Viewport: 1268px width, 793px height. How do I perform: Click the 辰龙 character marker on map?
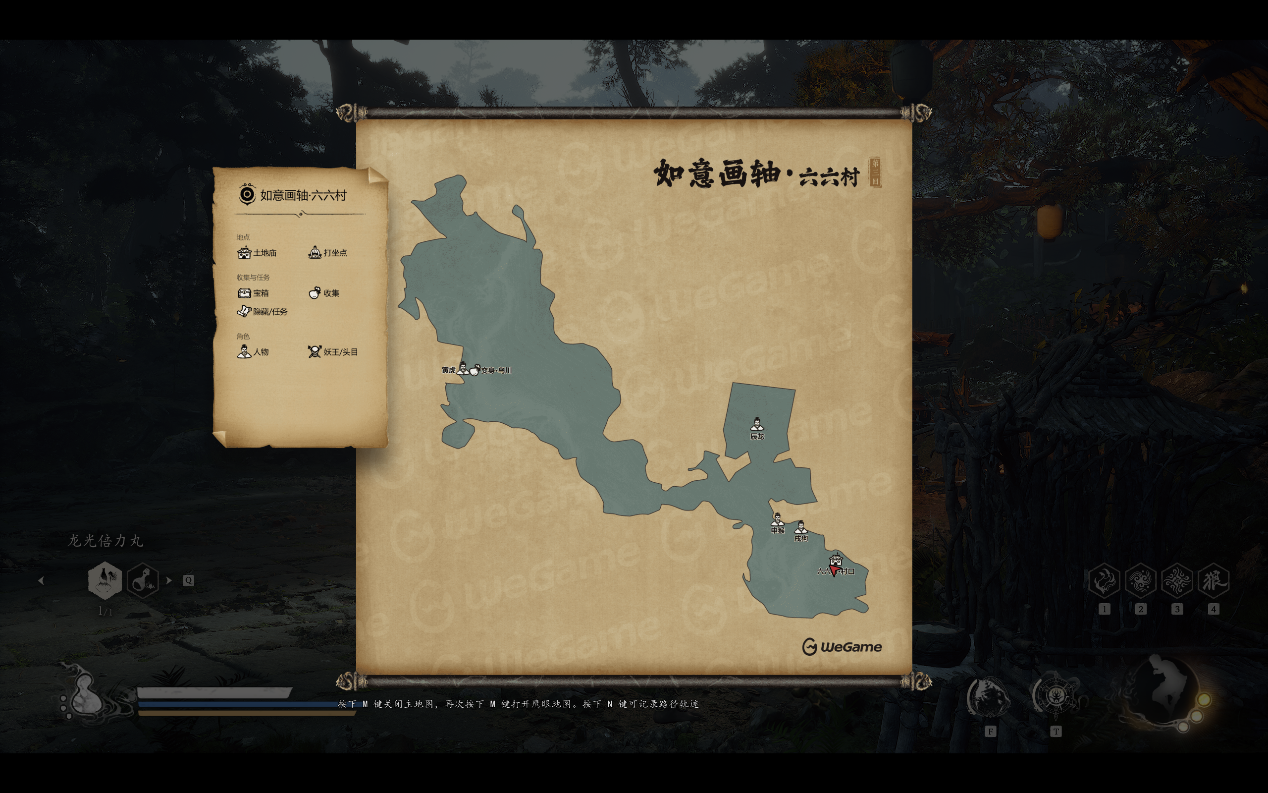point(757,426)
